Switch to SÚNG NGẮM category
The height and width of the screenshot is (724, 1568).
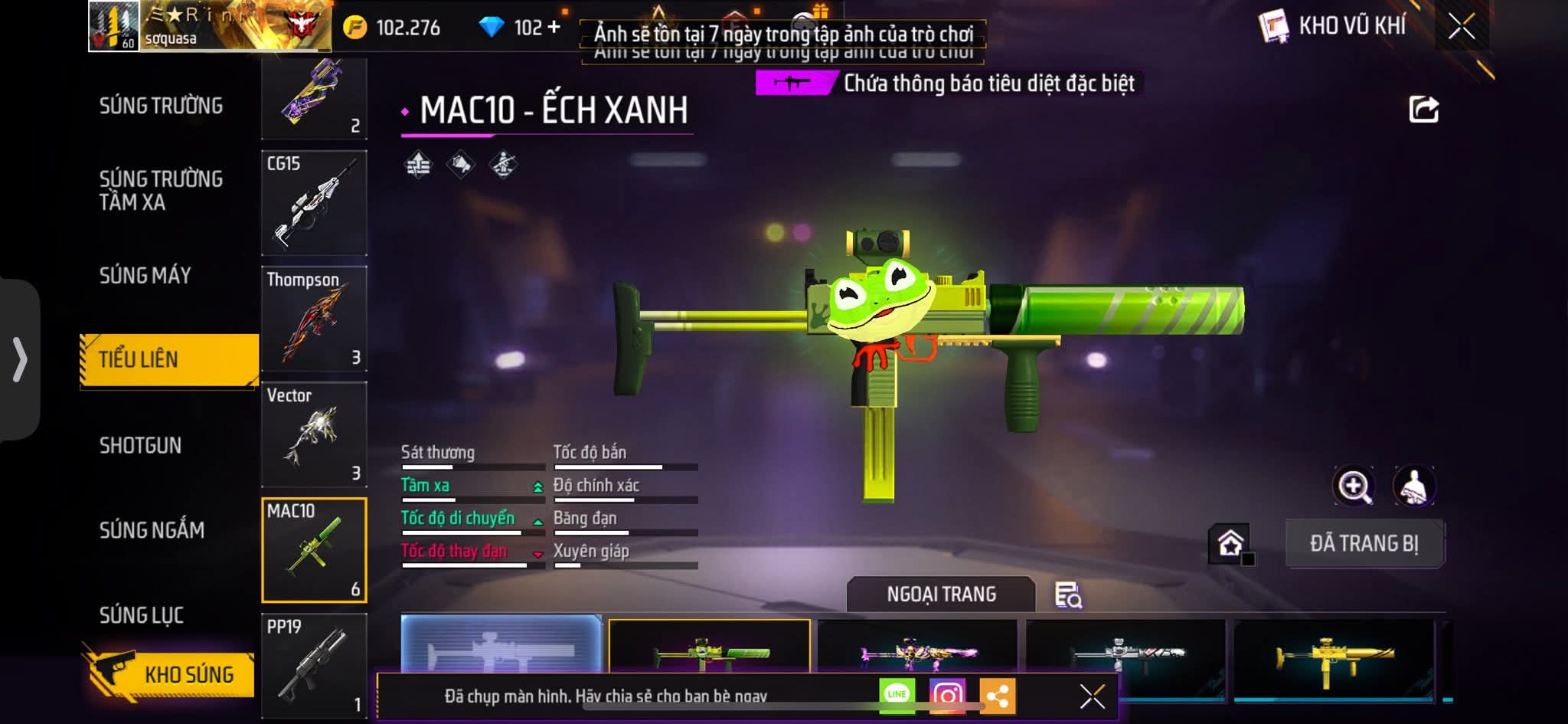pyautogui.click(x=152, y=529)
